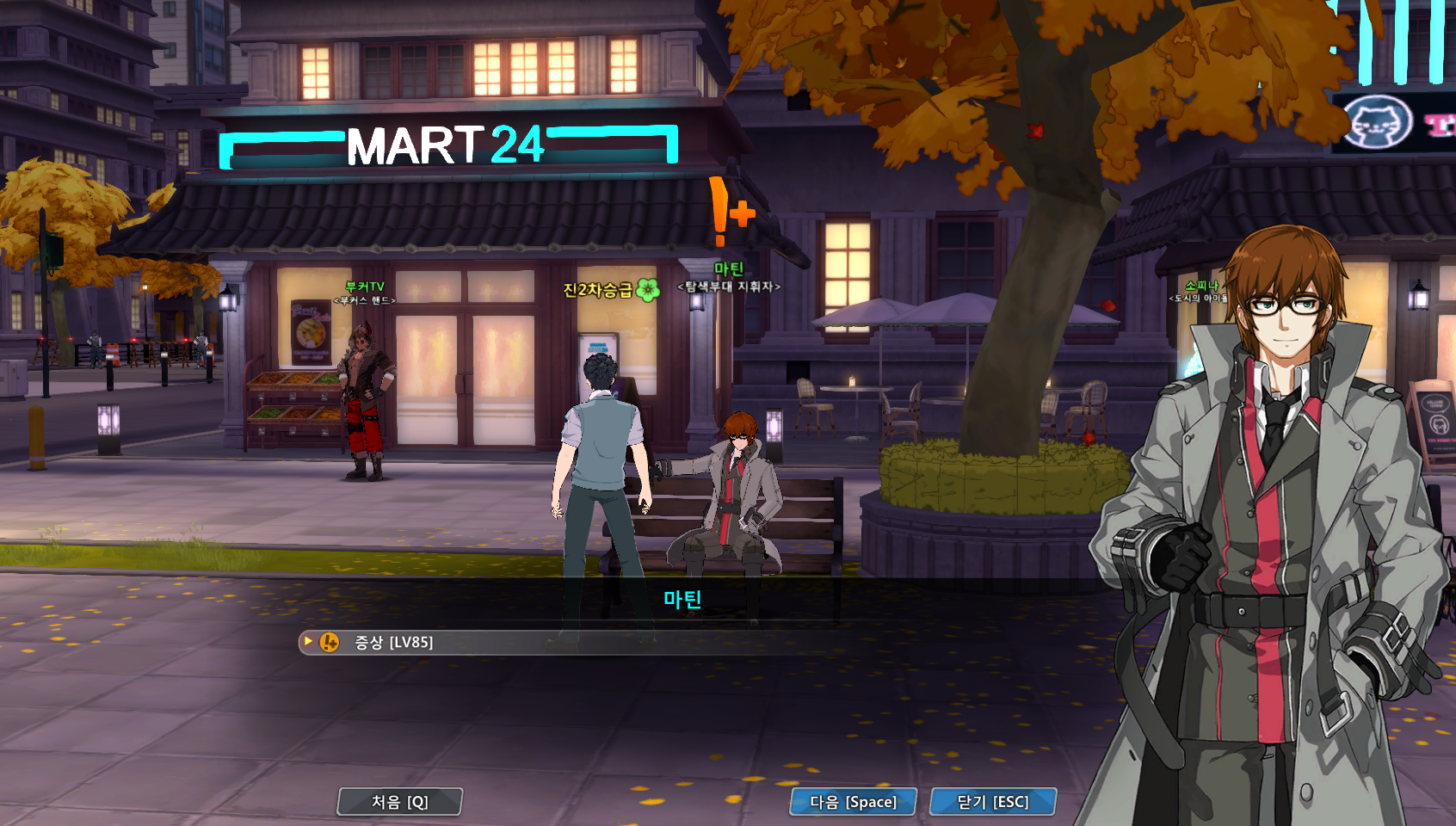Select the 증상 [LV85] quest dialogue option
Screen dimensions: 1456x826
[x=394, y=643]
